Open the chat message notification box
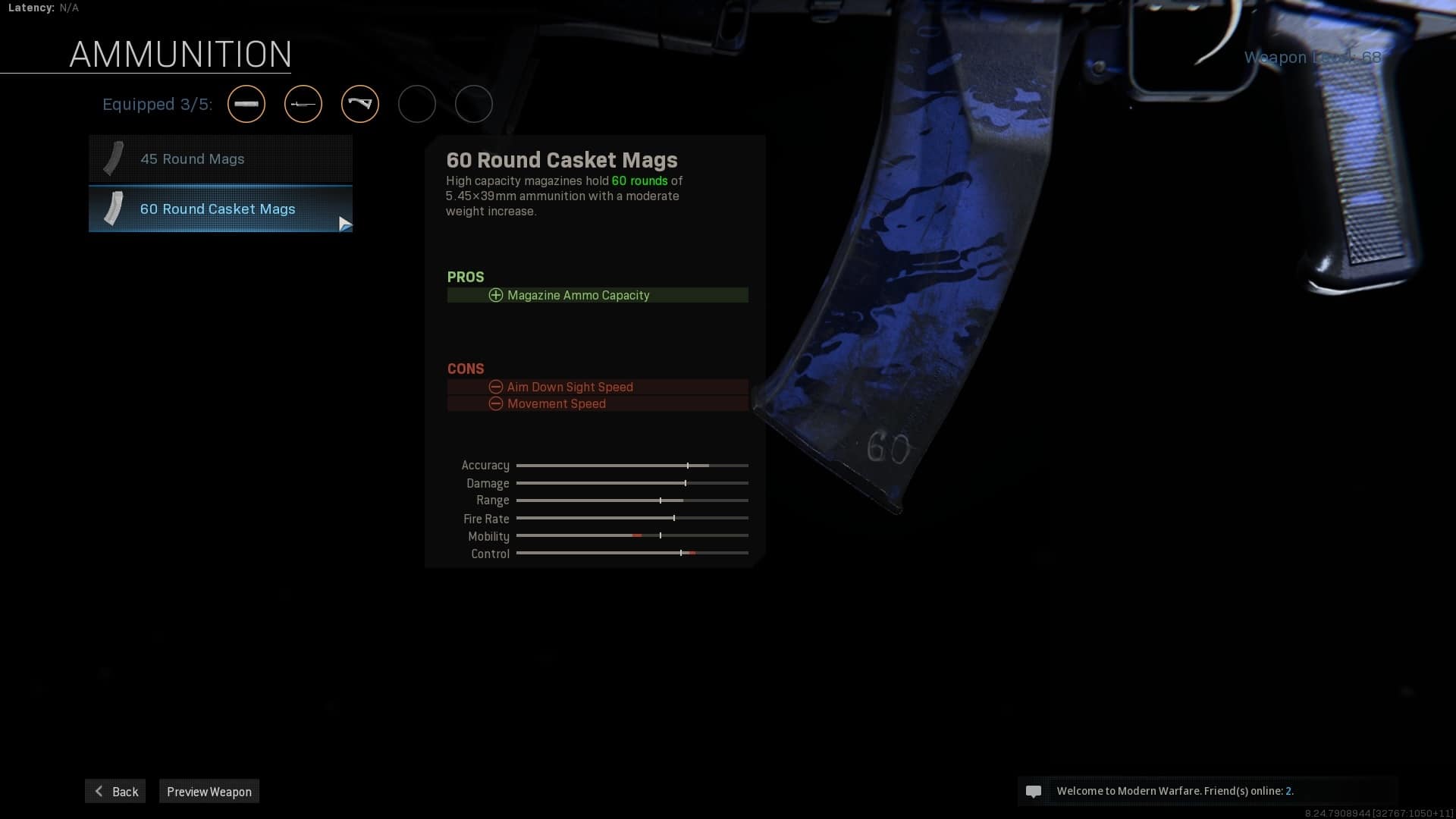 tap(1206, 791)
